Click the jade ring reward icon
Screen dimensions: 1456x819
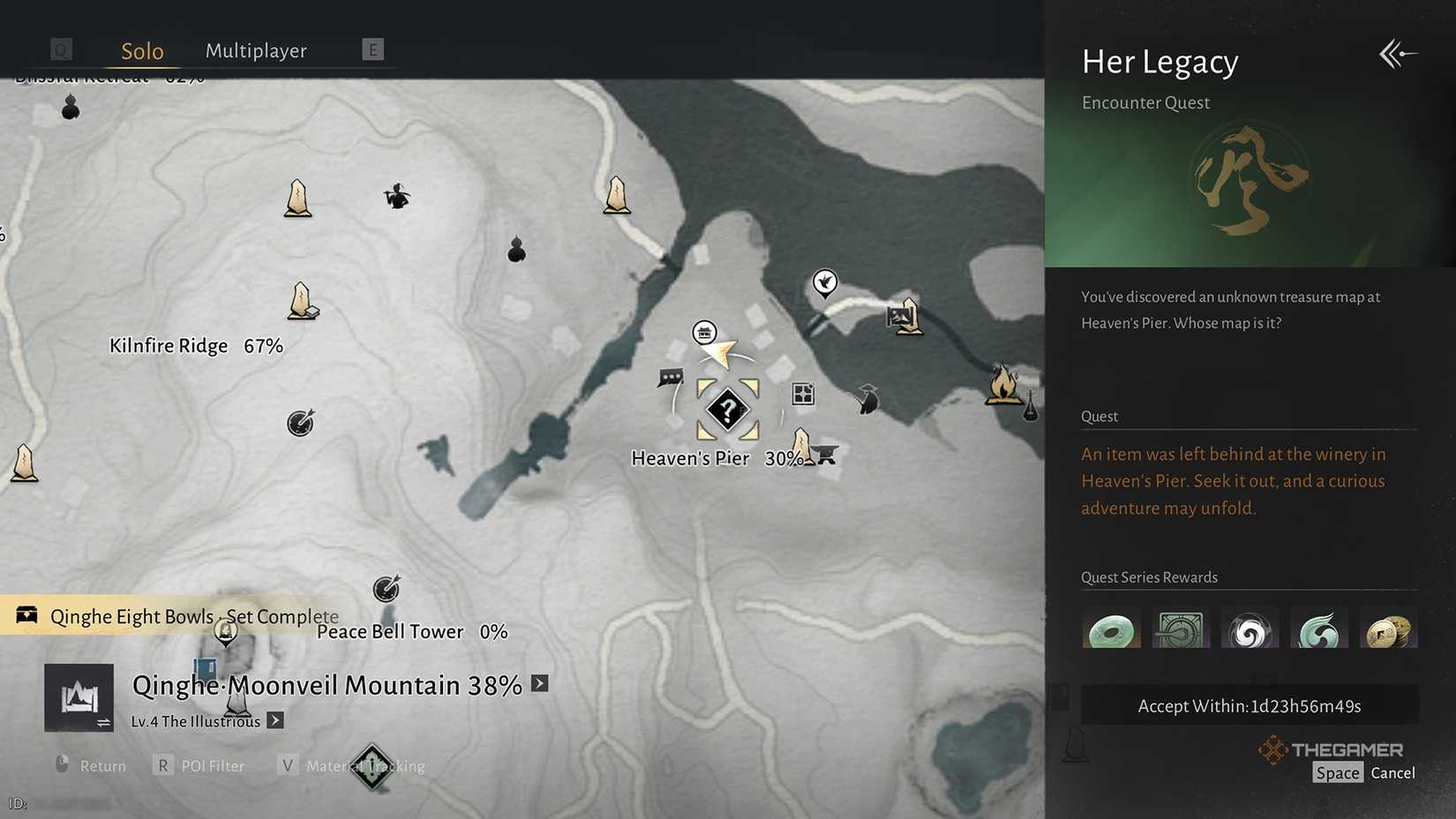coord(1111,627)
